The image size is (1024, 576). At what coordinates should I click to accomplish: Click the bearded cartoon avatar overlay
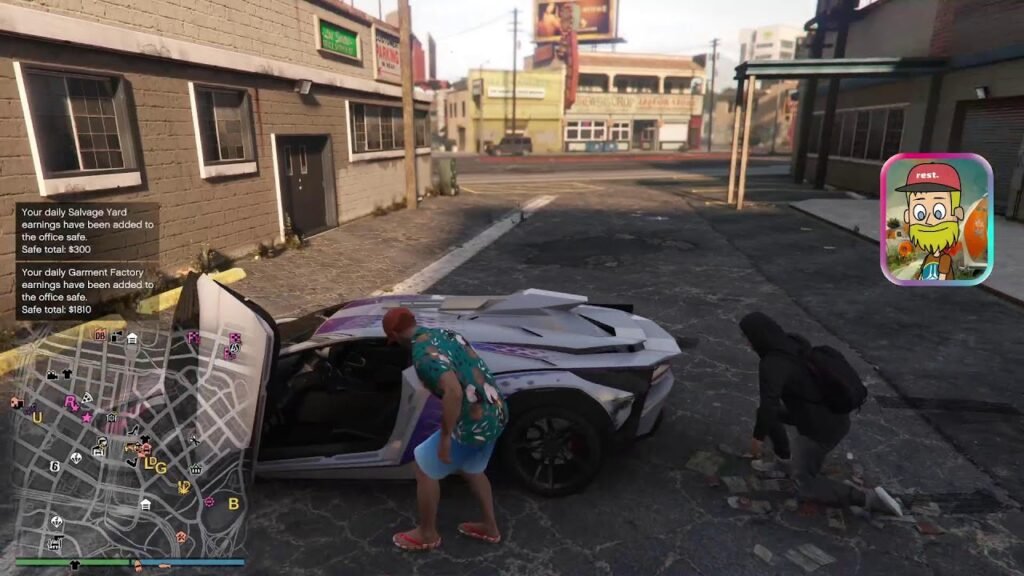click(x=936, y=219)
